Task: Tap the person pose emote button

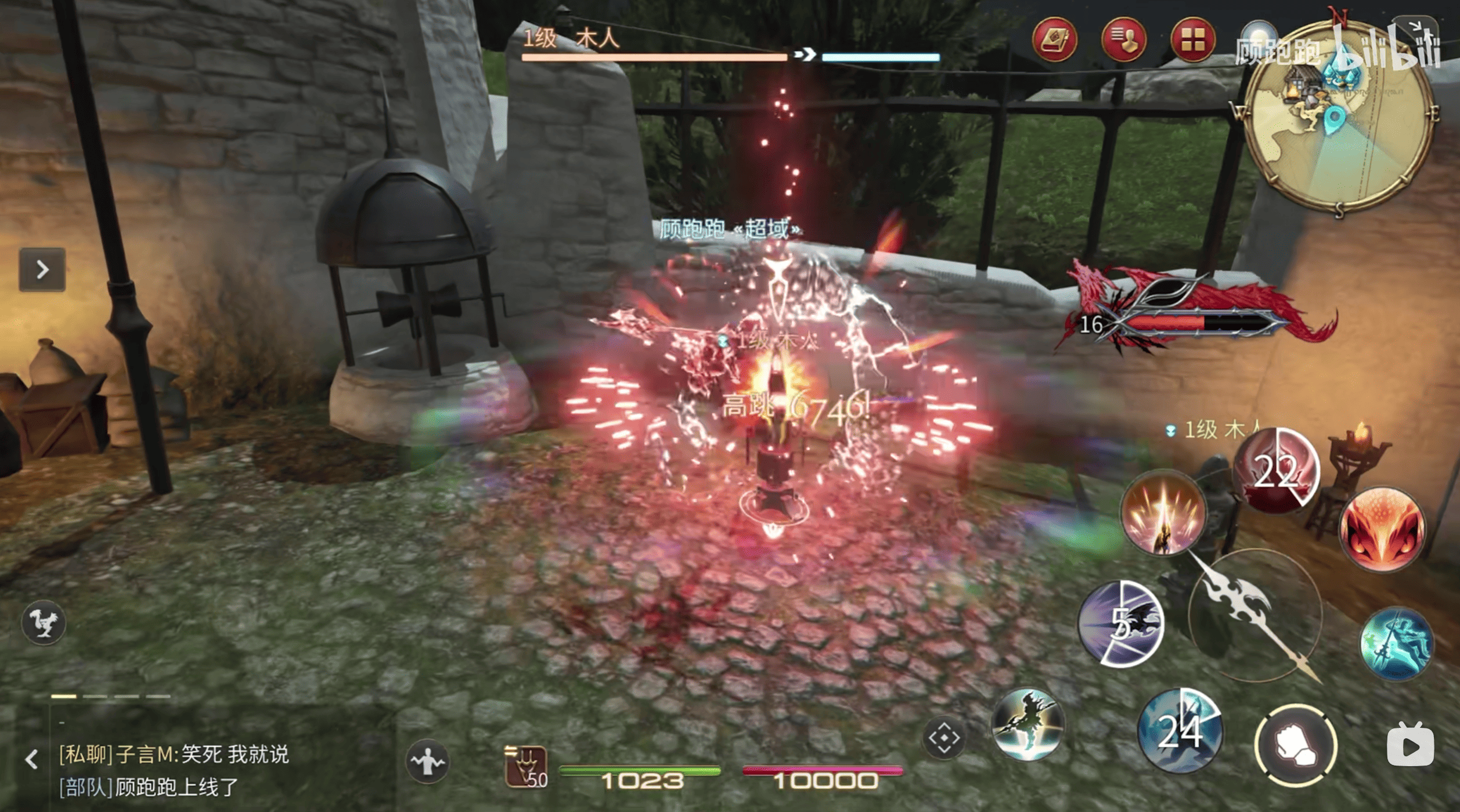Action: click(x=427, y=761)
